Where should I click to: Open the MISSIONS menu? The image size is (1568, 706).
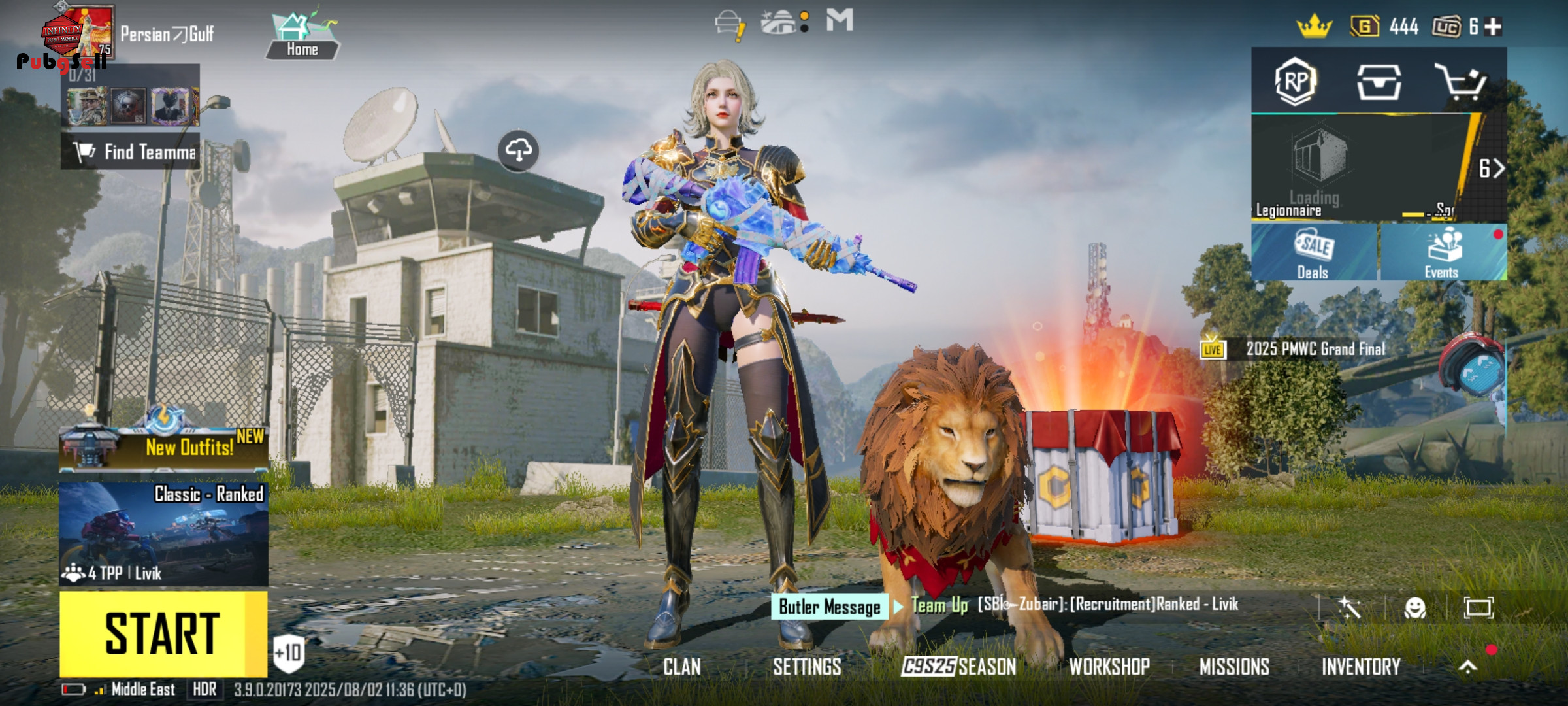click(1234, 667)
